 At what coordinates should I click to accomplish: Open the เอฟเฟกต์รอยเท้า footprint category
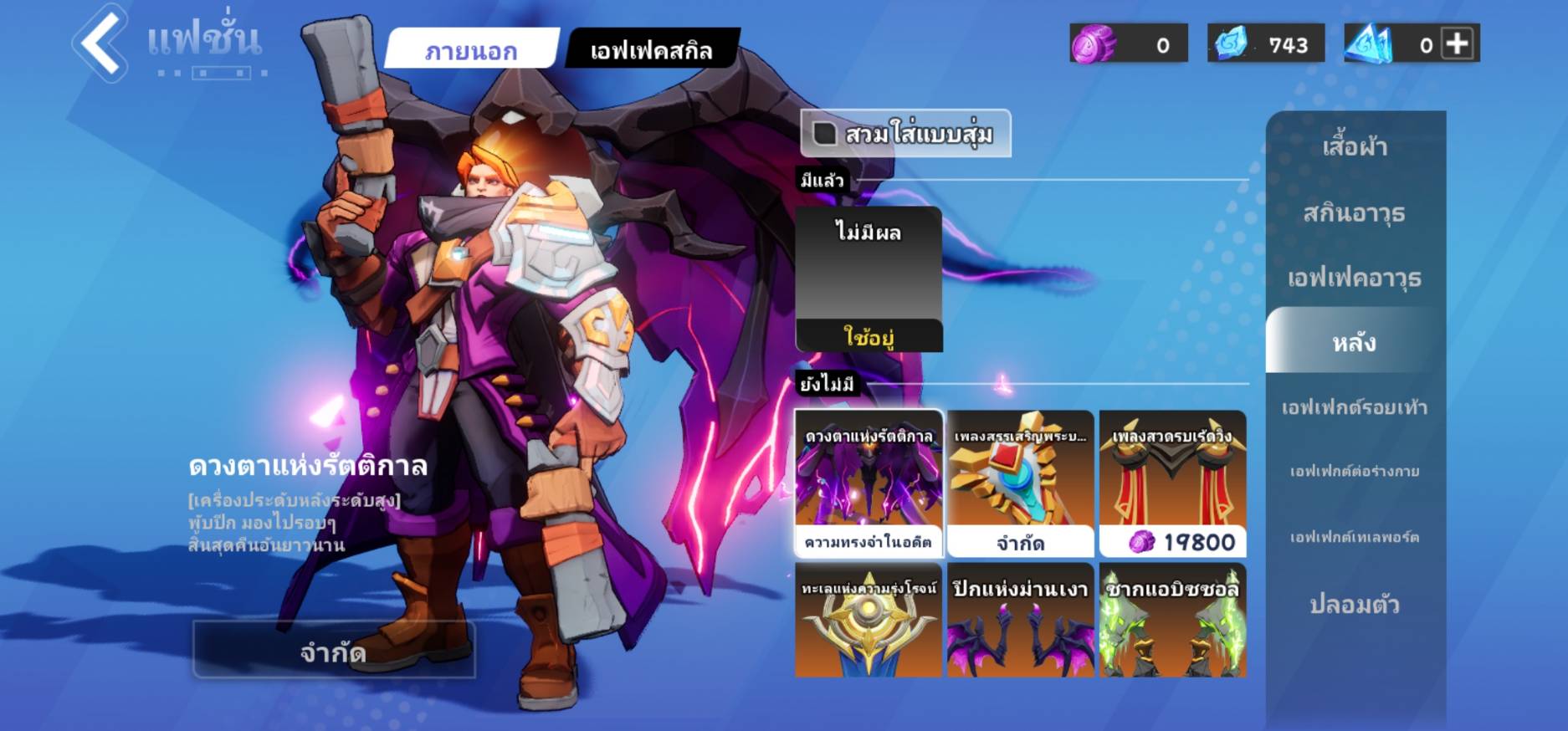click(1355, 407)
